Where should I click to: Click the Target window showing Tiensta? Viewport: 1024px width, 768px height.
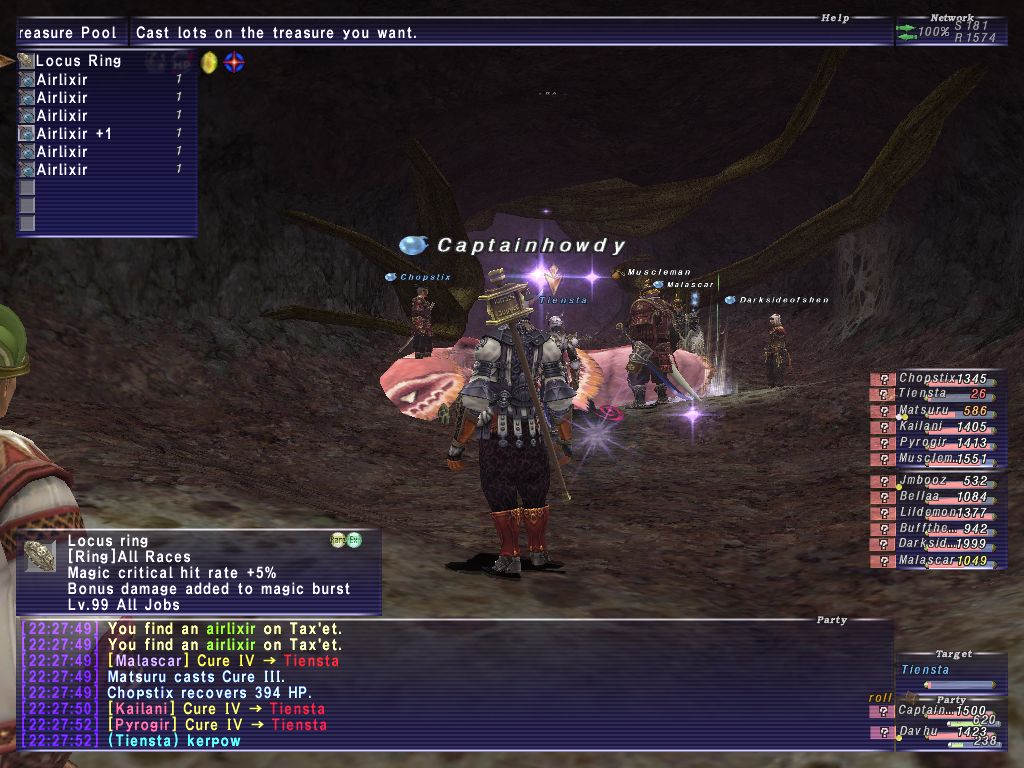click(x=950, y=671)
